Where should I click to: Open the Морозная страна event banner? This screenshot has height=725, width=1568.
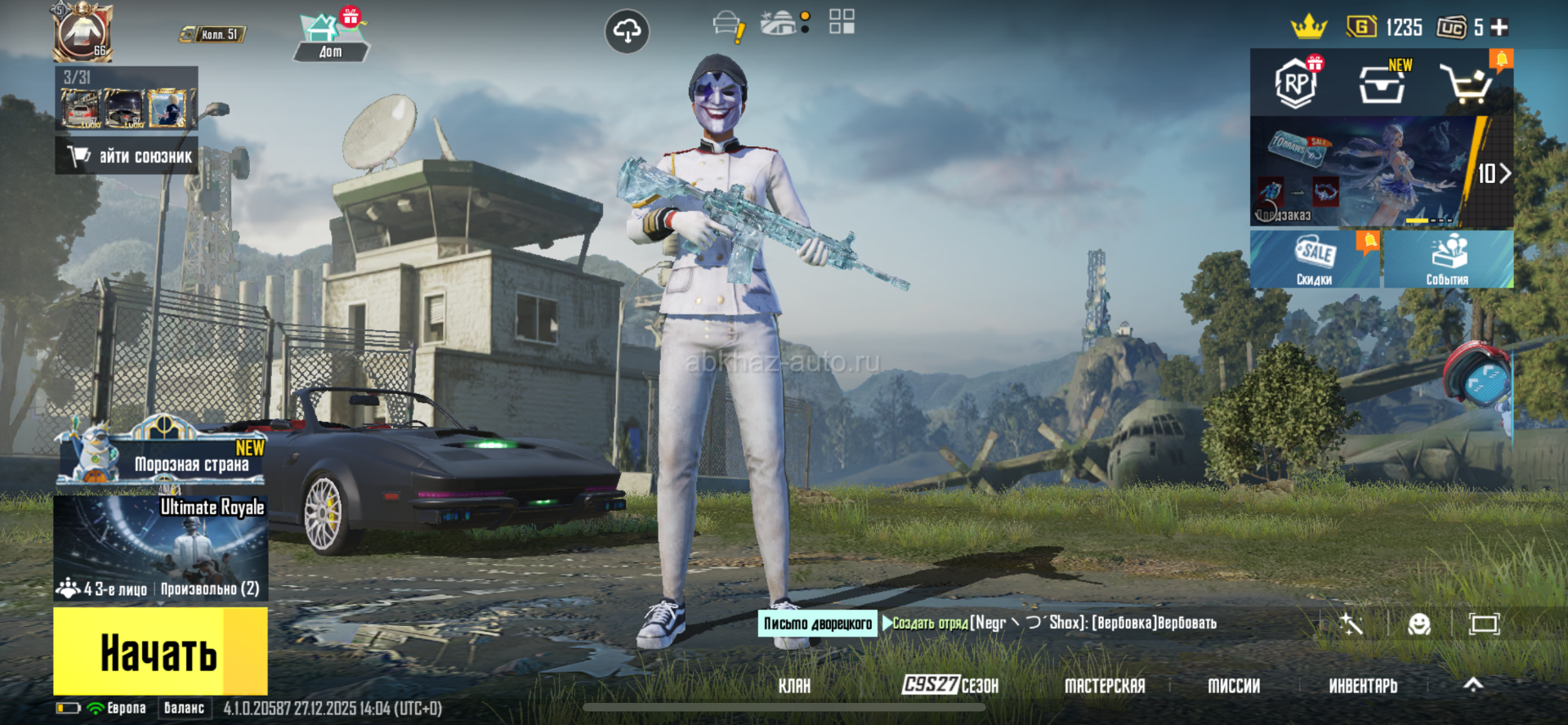[x=162, y=458]
